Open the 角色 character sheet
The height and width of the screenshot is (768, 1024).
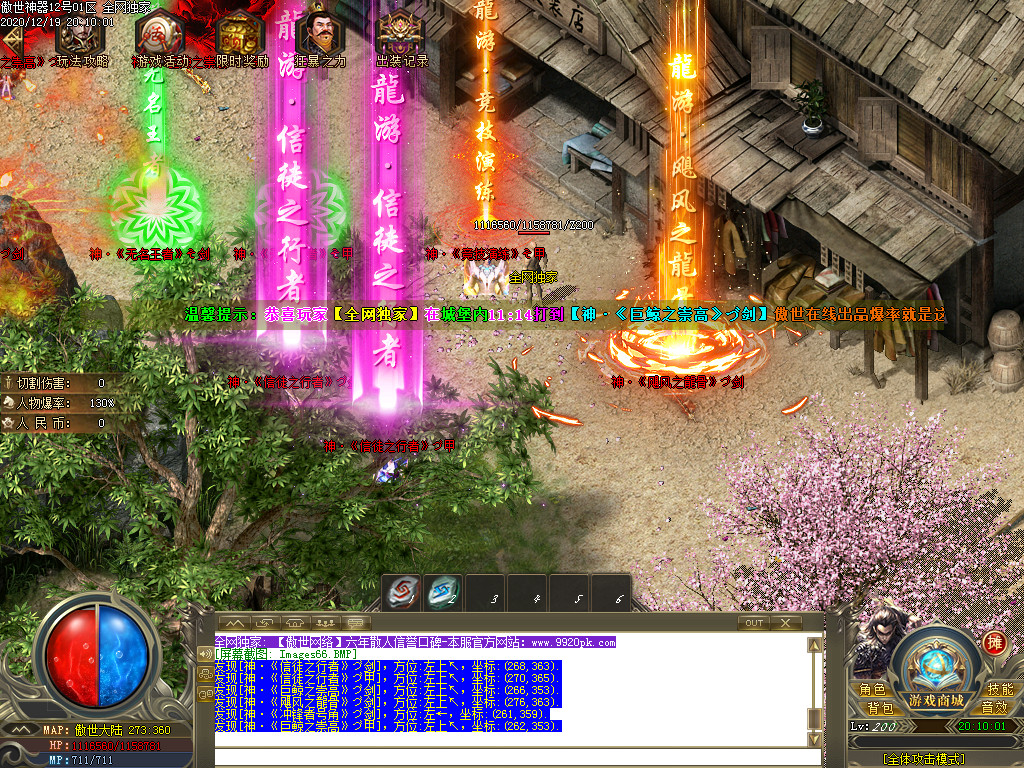[x=872, y=690]
